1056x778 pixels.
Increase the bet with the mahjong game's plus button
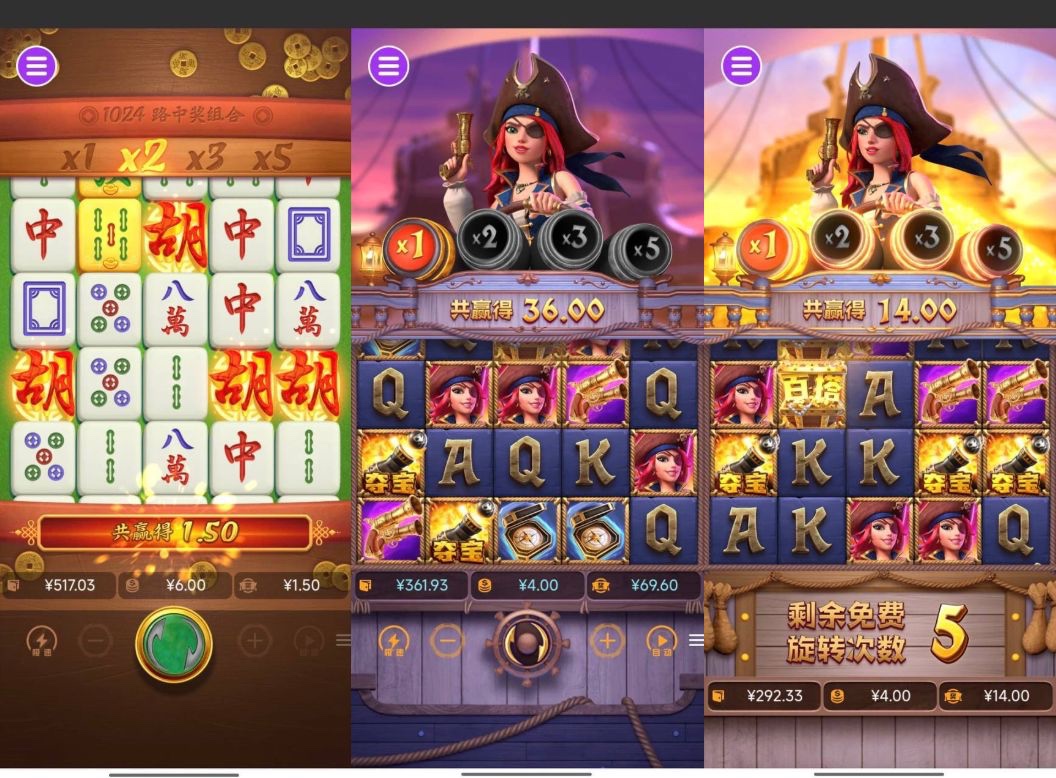coord(254,641)
